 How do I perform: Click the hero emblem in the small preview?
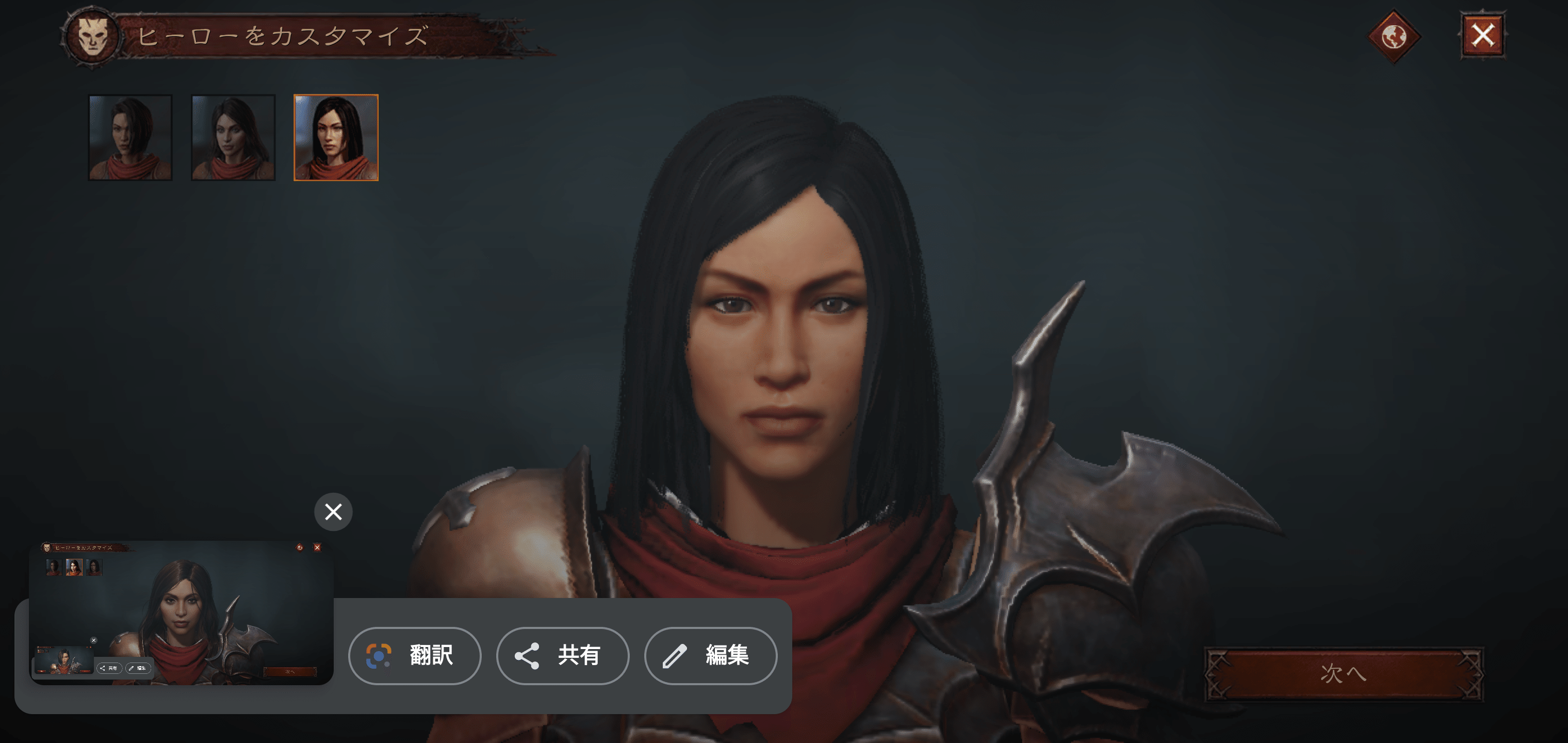coord(47,548)
